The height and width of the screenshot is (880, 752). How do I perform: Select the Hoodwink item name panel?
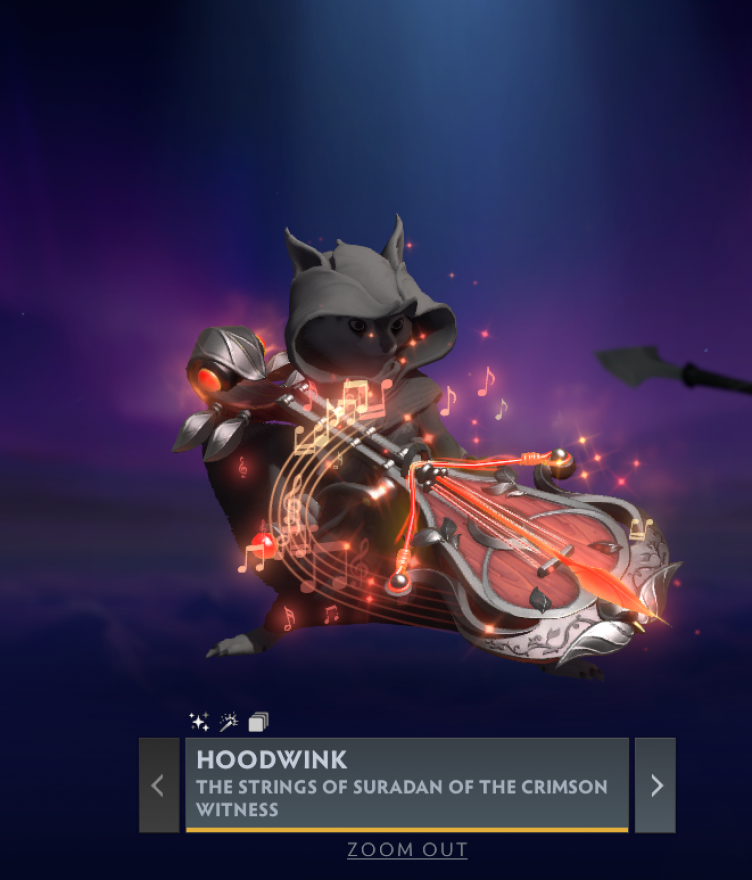[406, 784]
